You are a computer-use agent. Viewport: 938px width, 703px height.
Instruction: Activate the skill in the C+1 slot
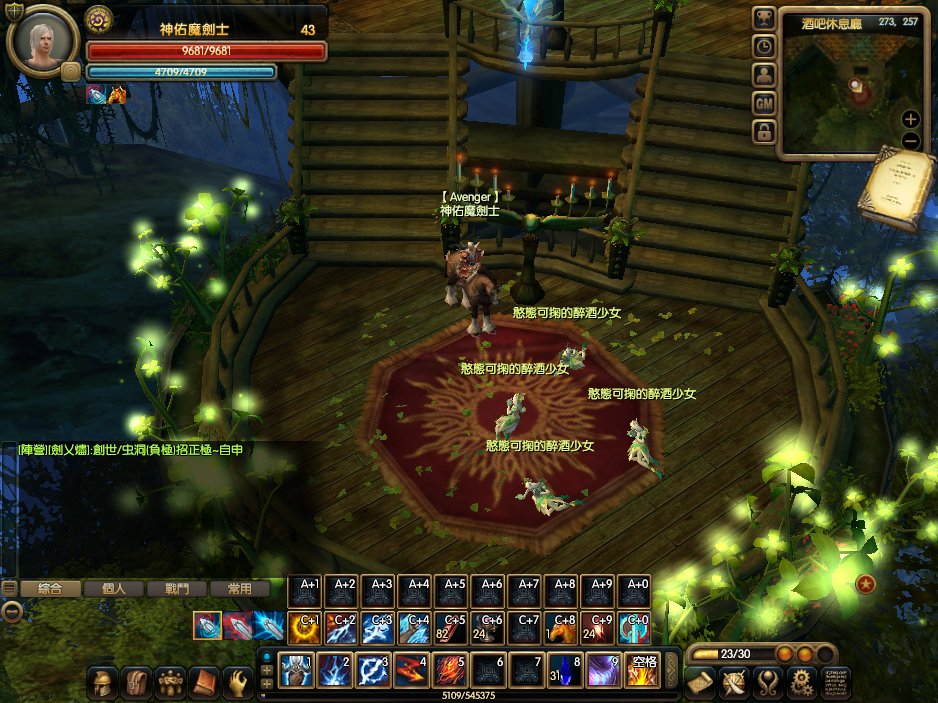coord(306,627)
